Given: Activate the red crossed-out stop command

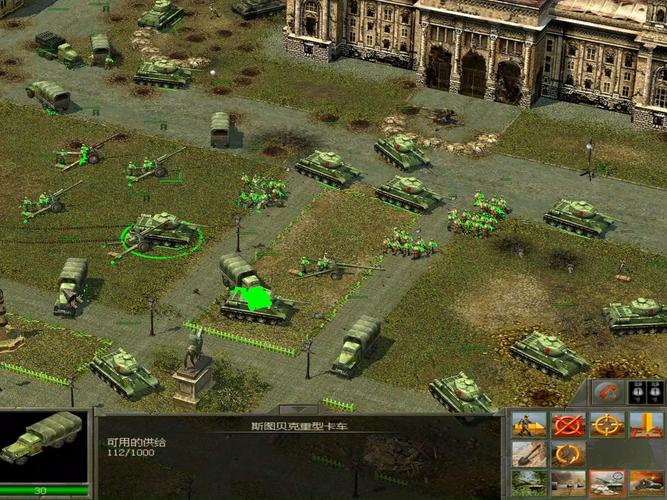Looking at the screenshot, I should coord(568,425).
